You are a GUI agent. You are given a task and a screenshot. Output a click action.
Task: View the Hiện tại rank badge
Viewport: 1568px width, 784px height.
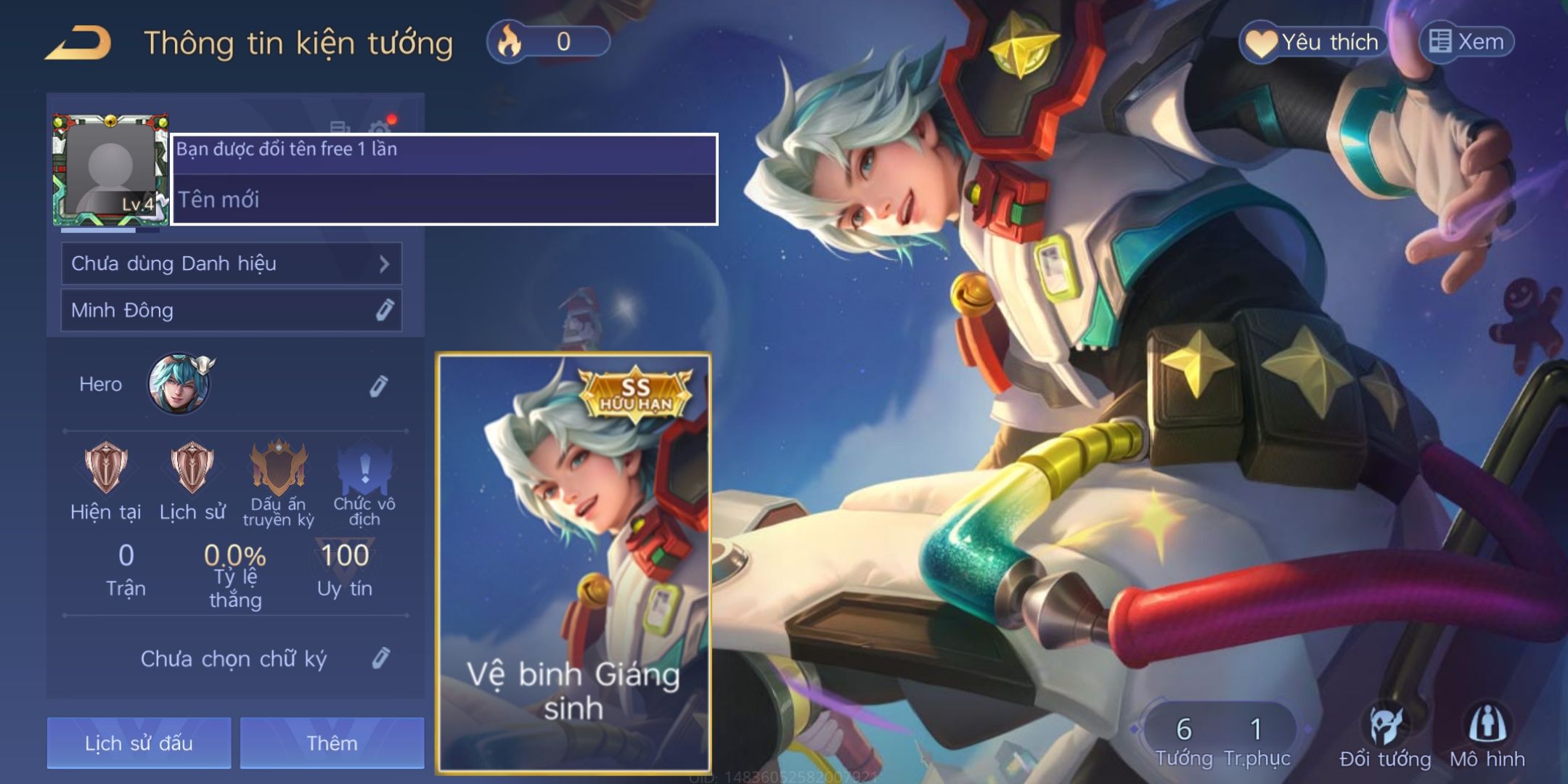pos(106,468)
